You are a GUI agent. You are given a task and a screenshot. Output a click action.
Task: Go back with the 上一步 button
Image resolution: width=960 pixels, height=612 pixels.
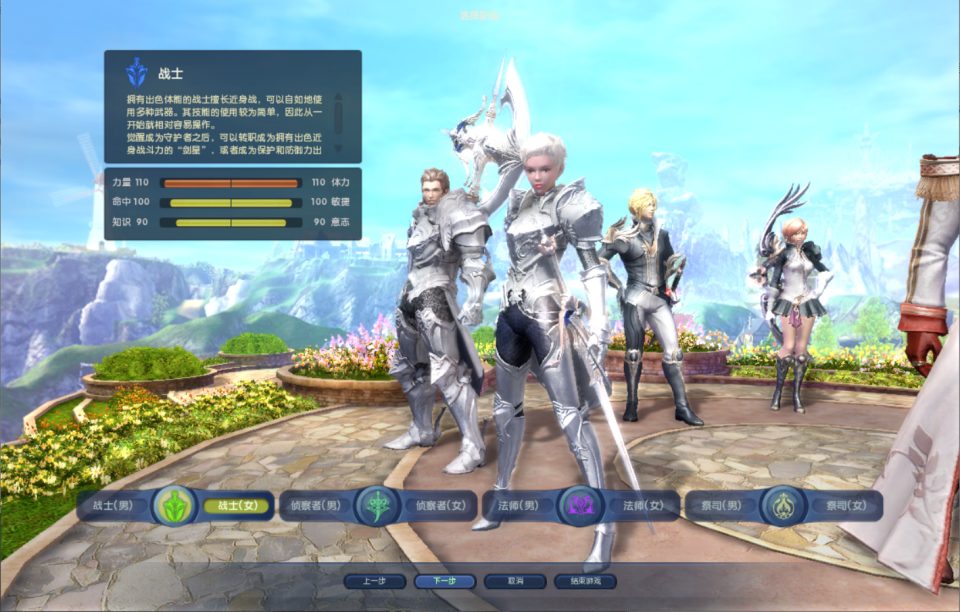[x=374, y=581]
